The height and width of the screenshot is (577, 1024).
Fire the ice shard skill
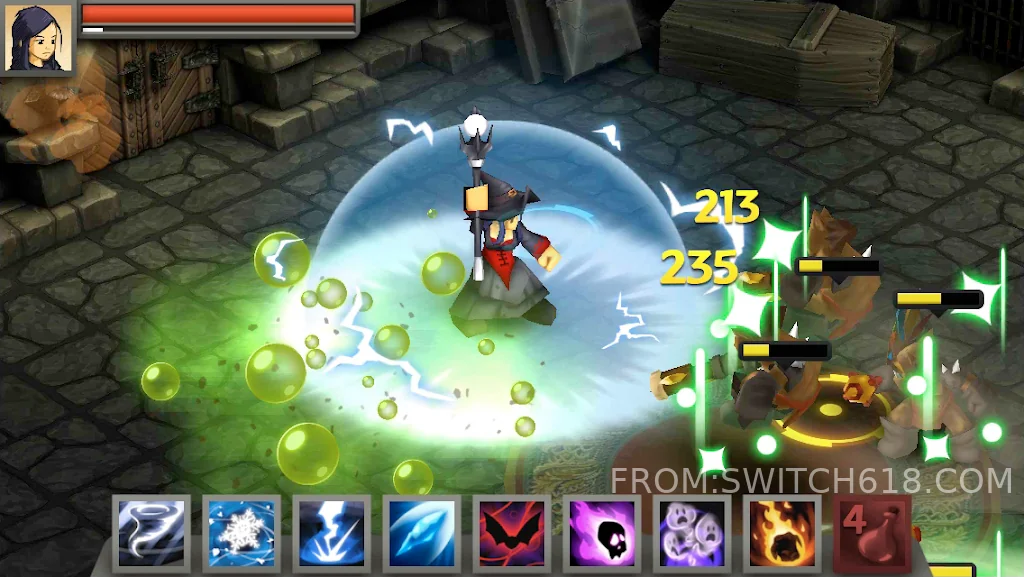421,532
